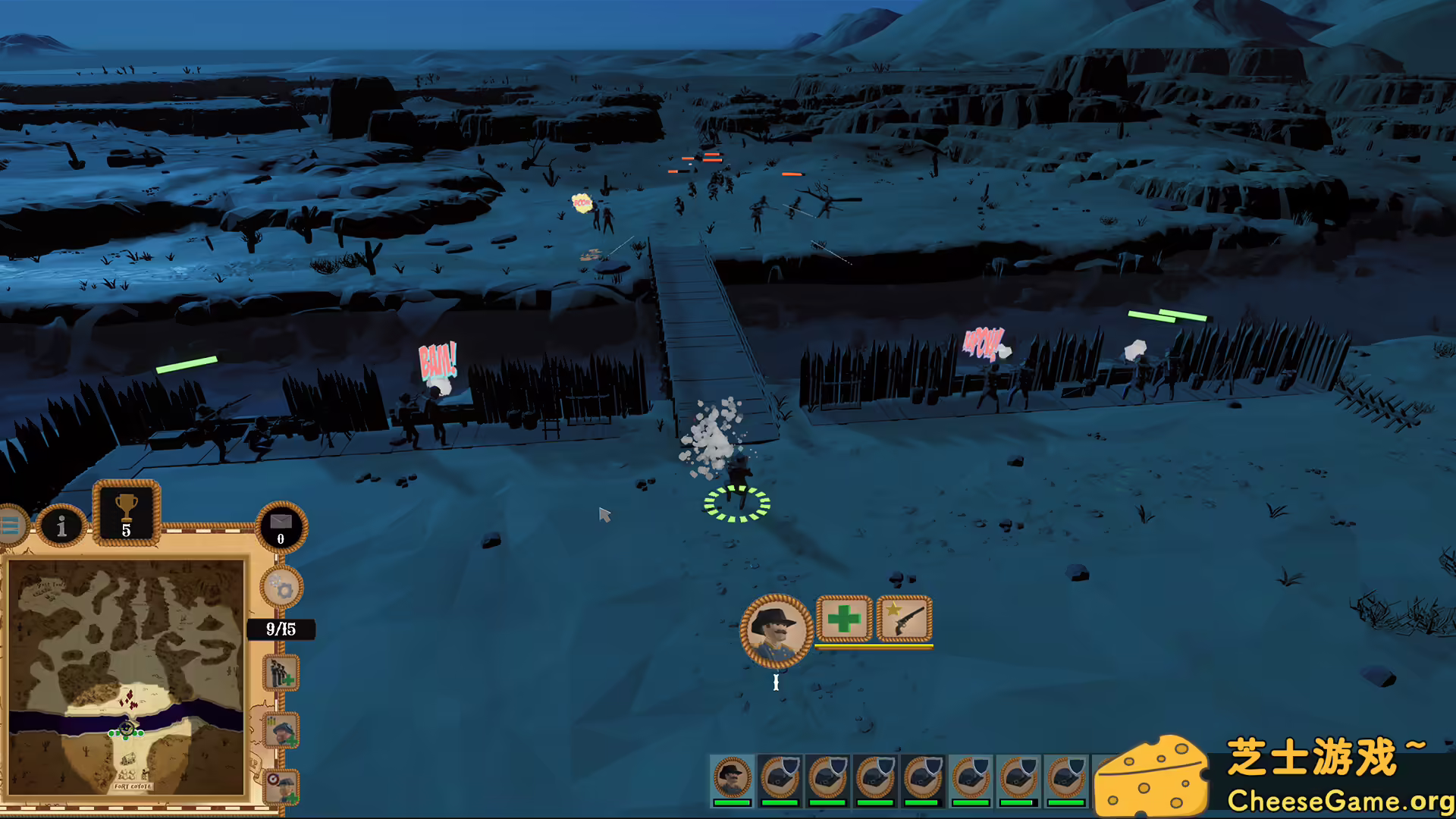Open the hamburger menu button
This screenshot has height=819, width=1456.
pos(11,525)
